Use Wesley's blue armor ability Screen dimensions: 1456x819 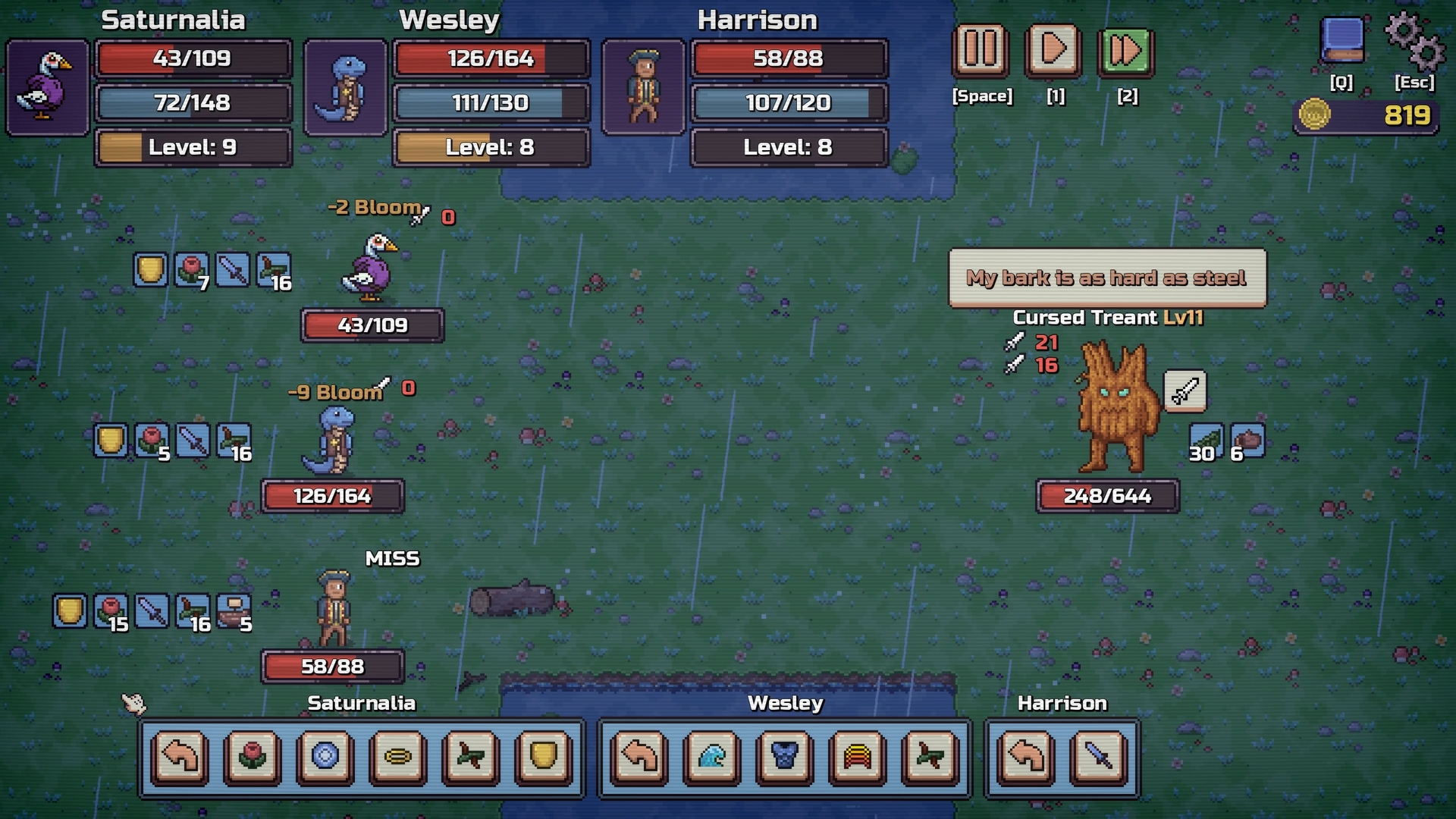785,756
